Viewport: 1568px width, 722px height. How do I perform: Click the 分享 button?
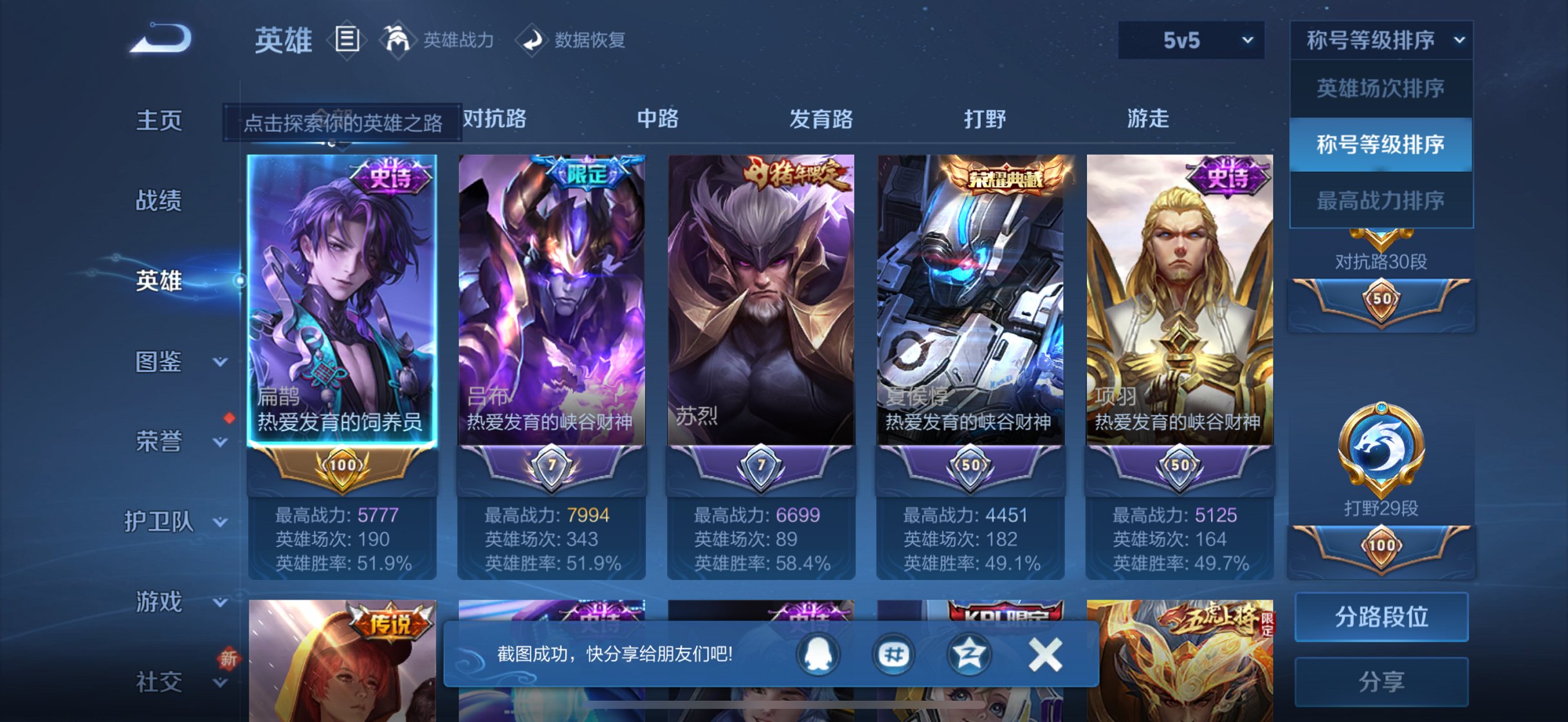(x=1380, y=680)
